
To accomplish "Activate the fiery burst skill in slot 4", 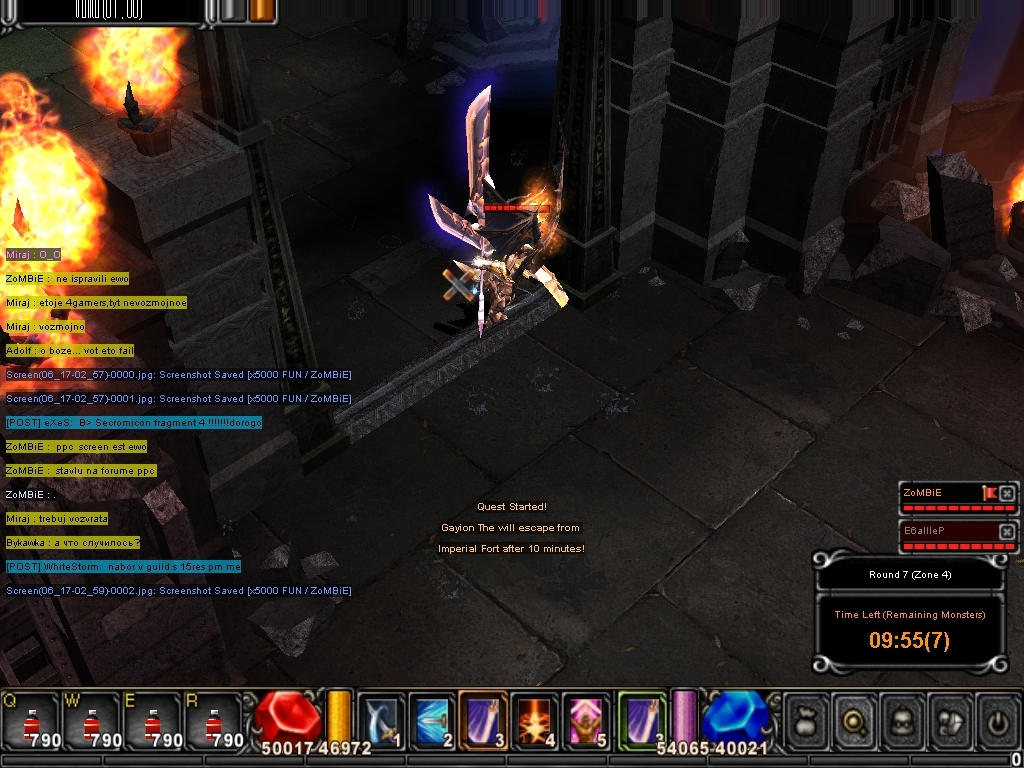I will pyautogui.click(x=536, y=720).
